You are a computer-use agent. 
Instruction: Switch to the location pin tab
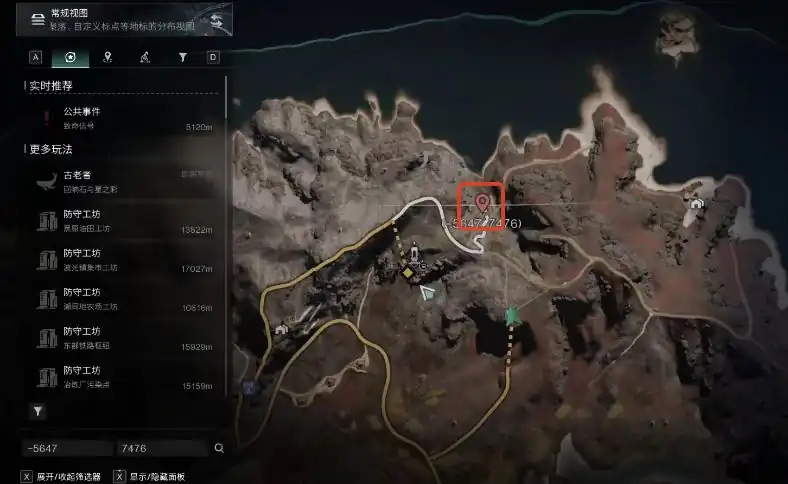coord(107,58)
